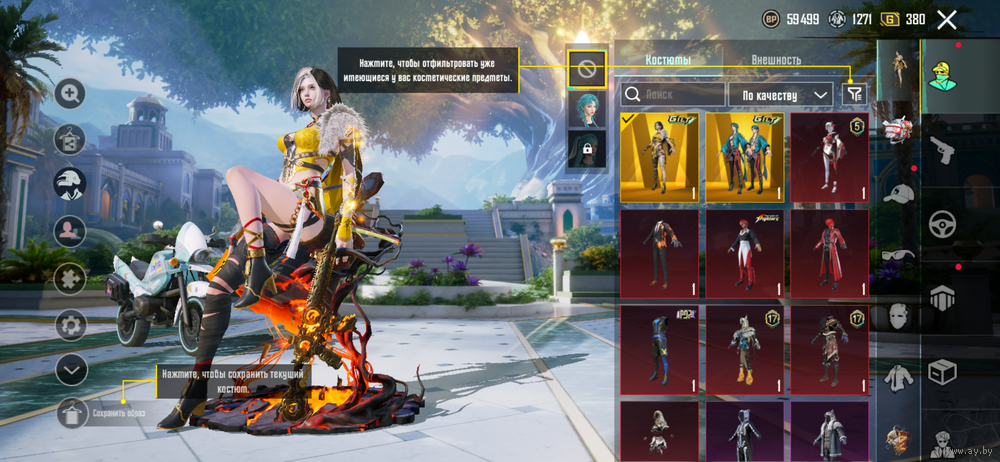
Task: Close the wardrobe with the X button
Action: [947, 19]
